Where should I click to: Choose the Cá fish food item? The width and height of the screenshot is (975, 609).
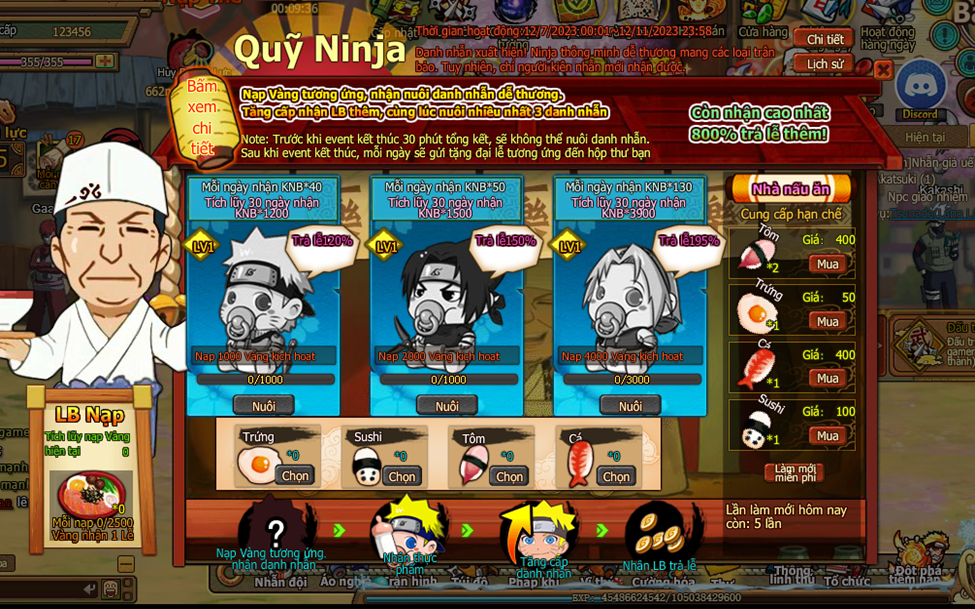(616, 476)
